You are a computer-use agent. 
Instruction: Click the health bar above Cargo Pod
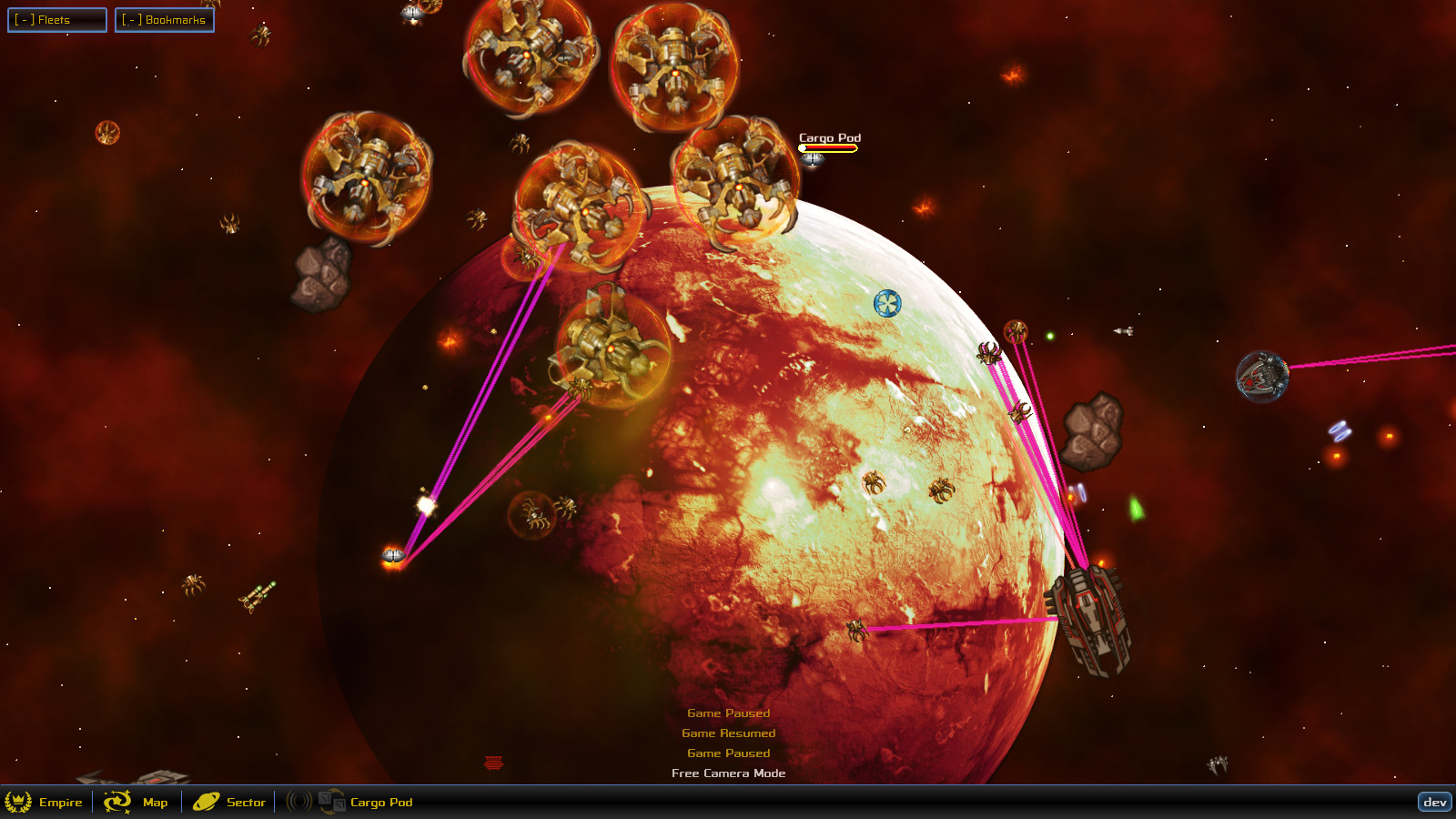(830, 147)
